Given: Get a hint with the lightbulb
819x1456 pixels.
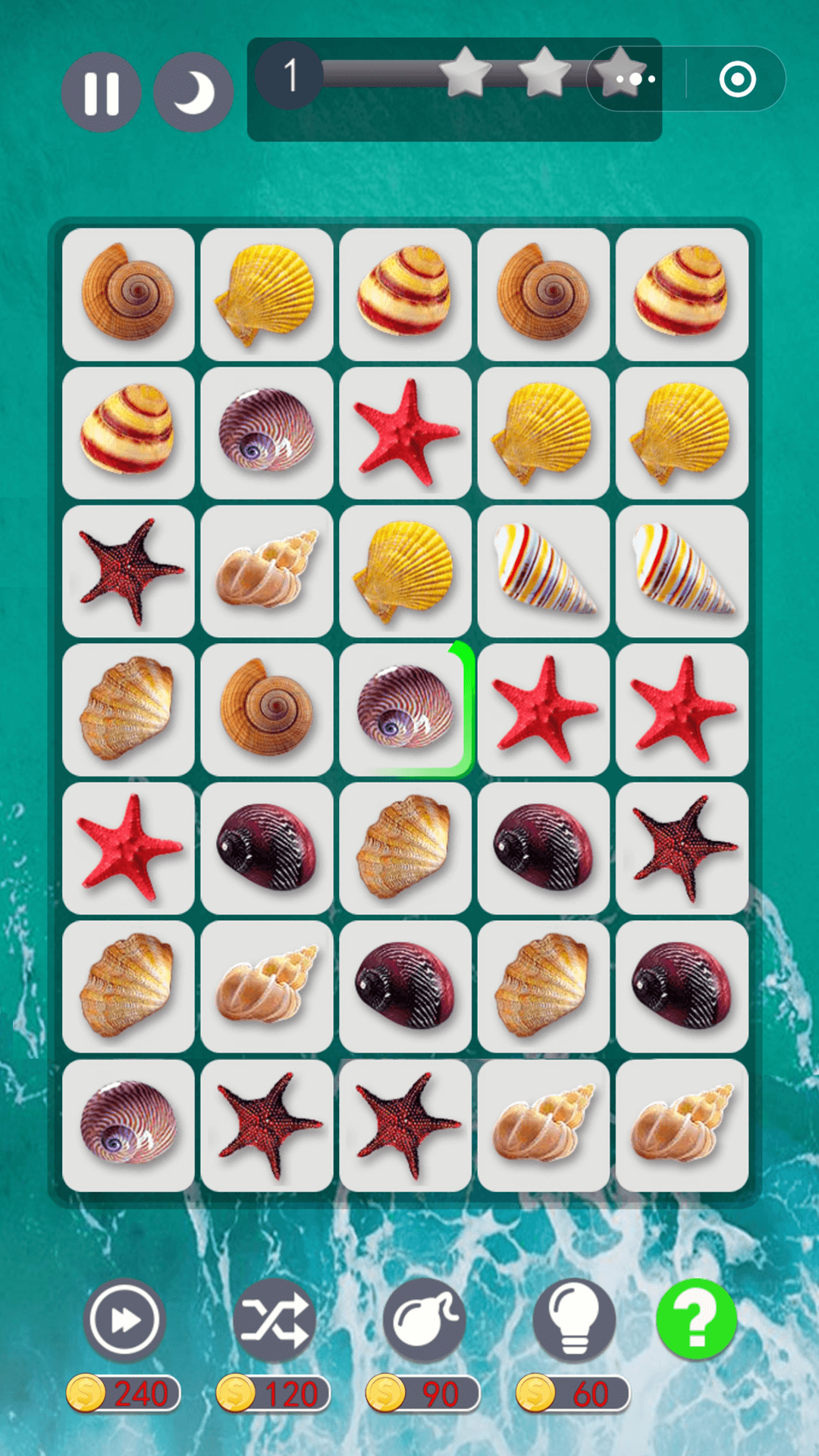Looking at the screenshot, I should pos(573,1320).
